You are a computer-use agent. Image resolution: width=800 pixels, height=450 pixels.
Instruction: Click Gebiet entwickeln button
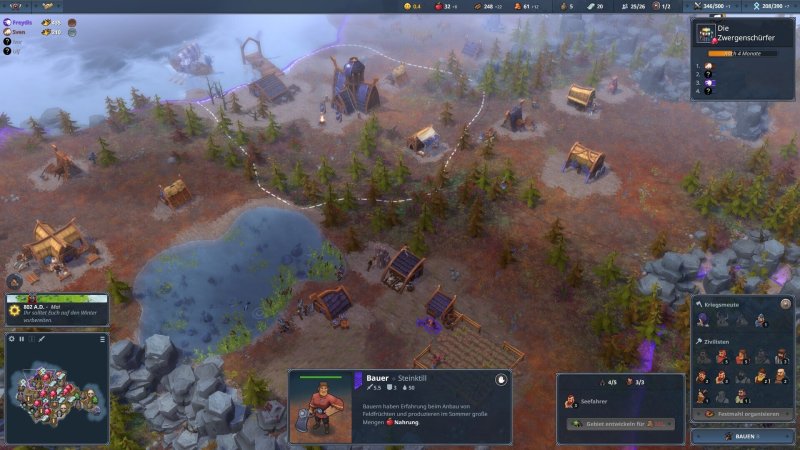620,424
